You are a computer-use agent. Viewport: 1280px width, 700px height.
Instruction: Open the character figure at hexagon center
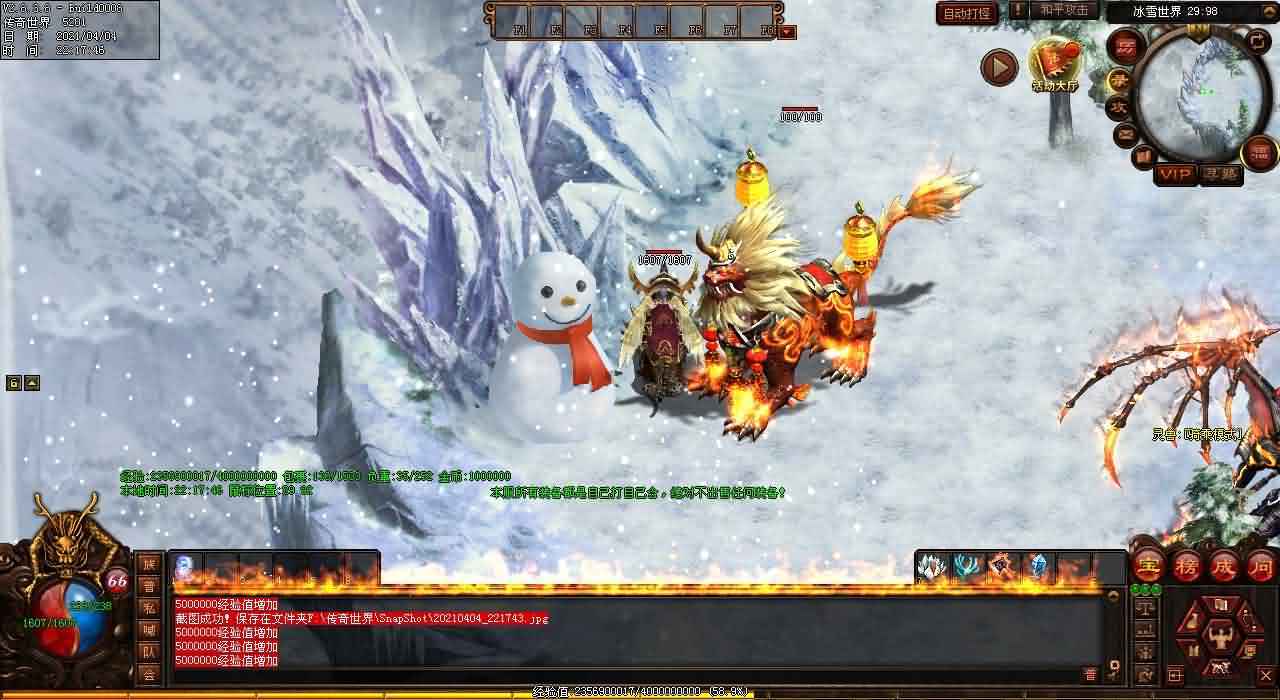pyautogui.click(x=1219, y=635)
